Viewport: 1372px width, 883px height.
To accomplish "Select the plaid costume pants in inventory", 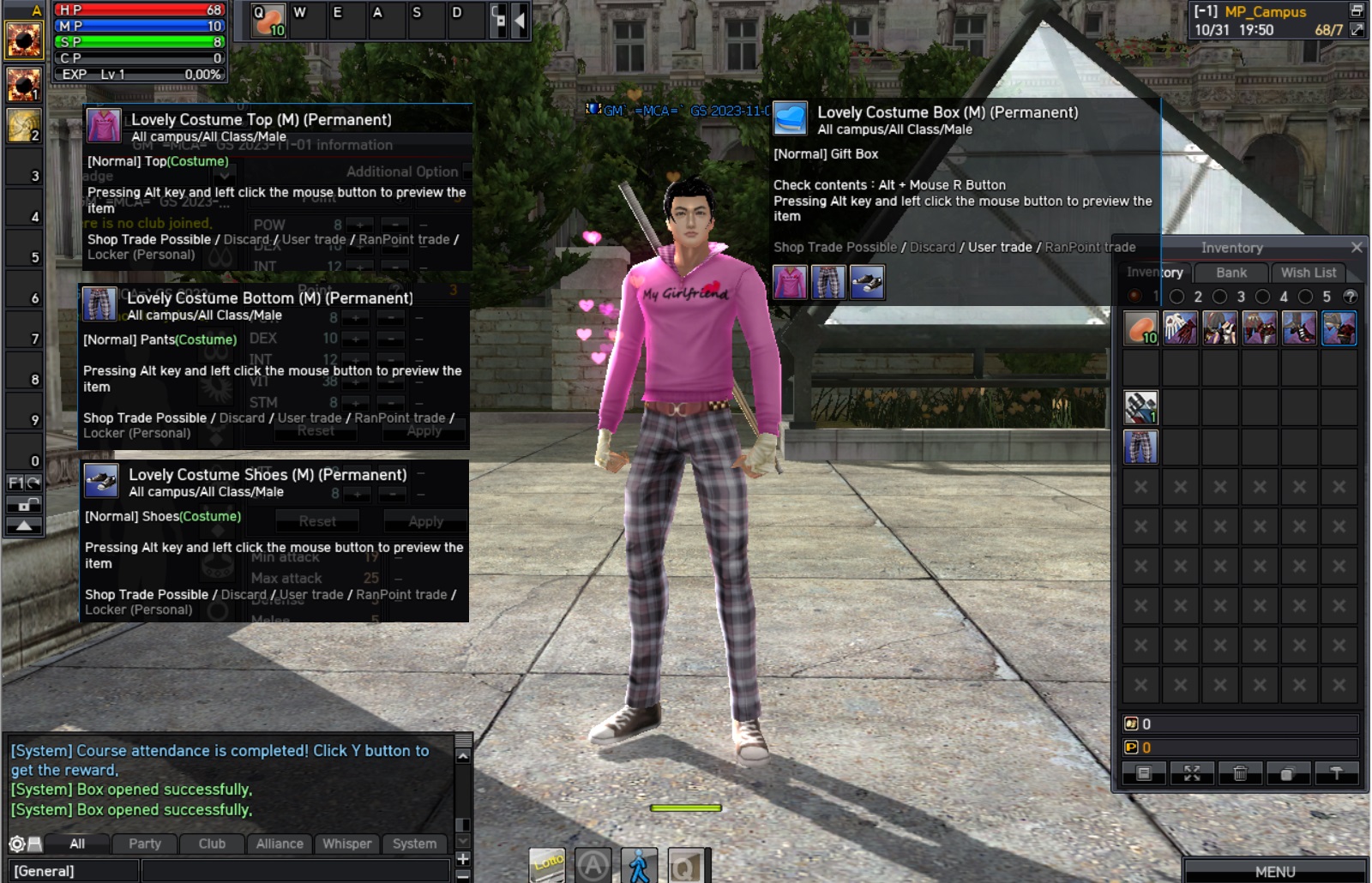I will tap(1140, 447).
